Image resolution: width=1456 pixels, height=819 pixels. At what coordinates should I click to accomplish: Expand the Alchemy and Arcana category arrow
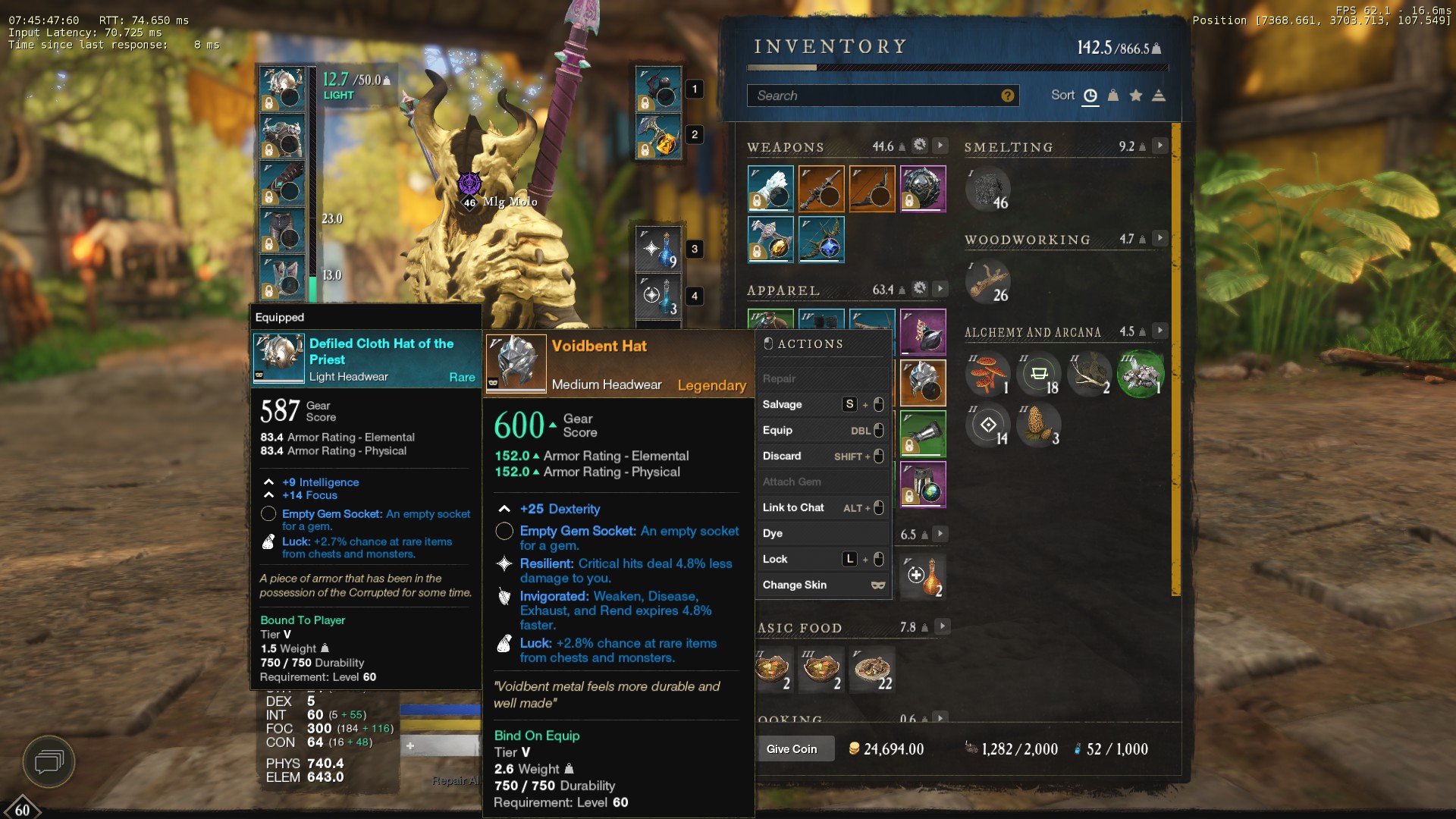pos(1160,331)
